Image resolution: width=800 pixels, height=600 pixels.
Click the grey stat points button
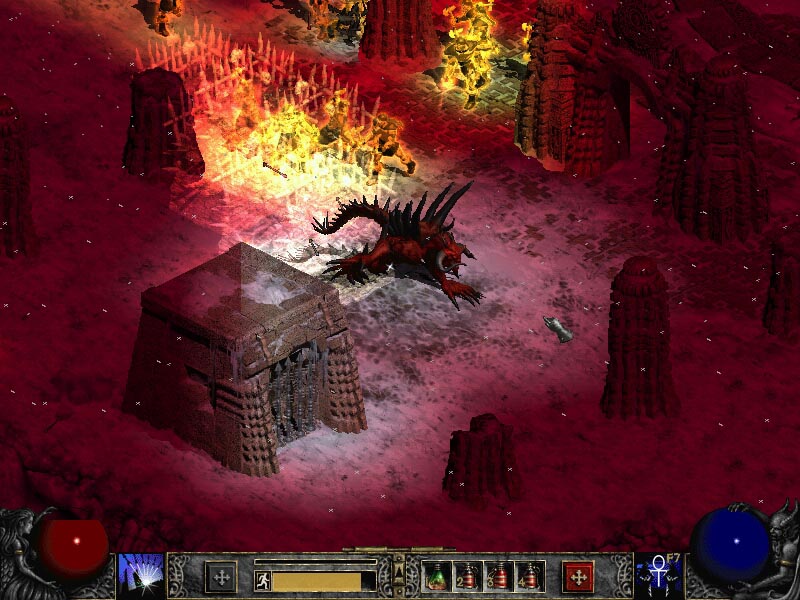click(x=220, y=576)
